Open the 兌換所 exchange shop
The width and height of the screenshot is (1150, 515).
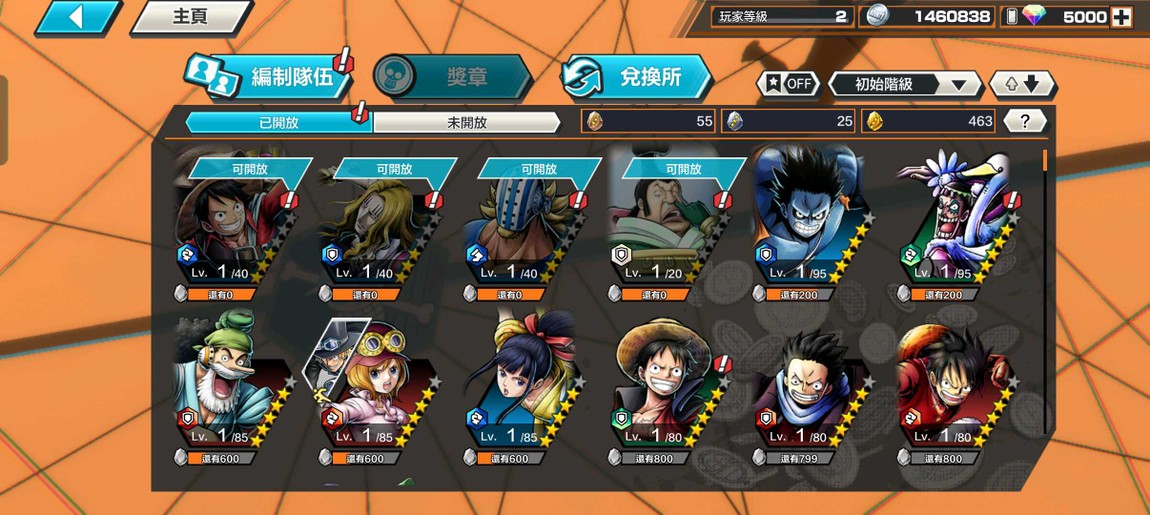[x=636, y=77]
